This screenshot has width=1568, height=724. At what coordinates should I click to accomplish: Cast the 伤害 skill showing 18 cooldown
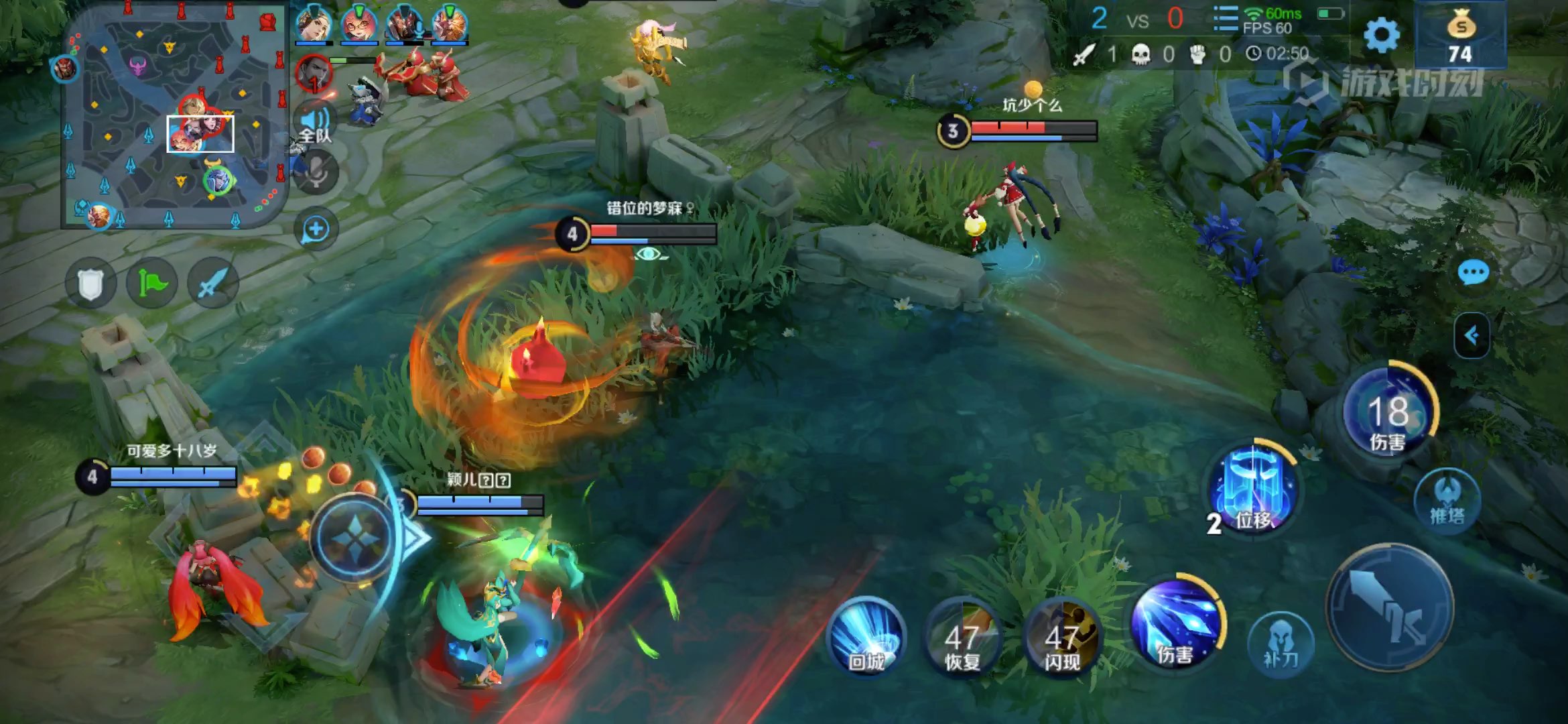pyautogui.click(x=1388, y=412)
